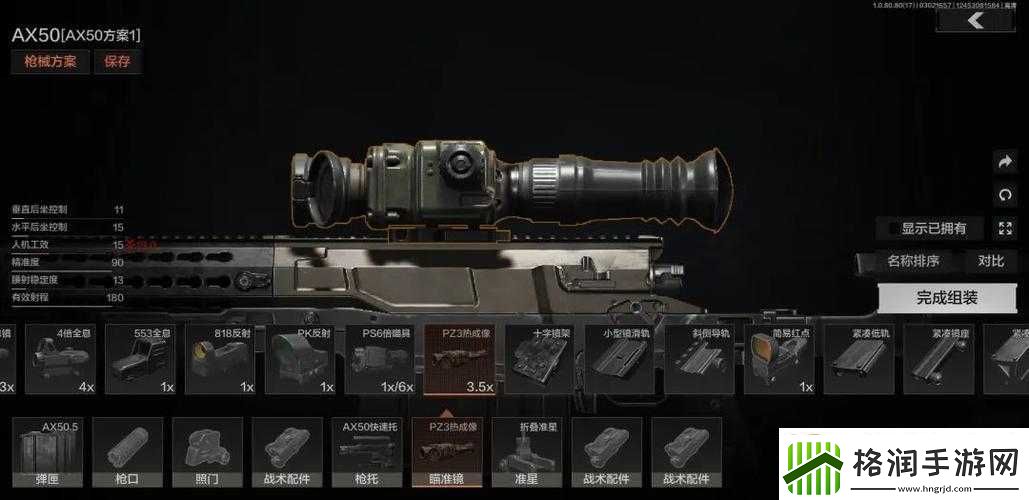Select the 简易红点 red dot sight

(780, 359)
